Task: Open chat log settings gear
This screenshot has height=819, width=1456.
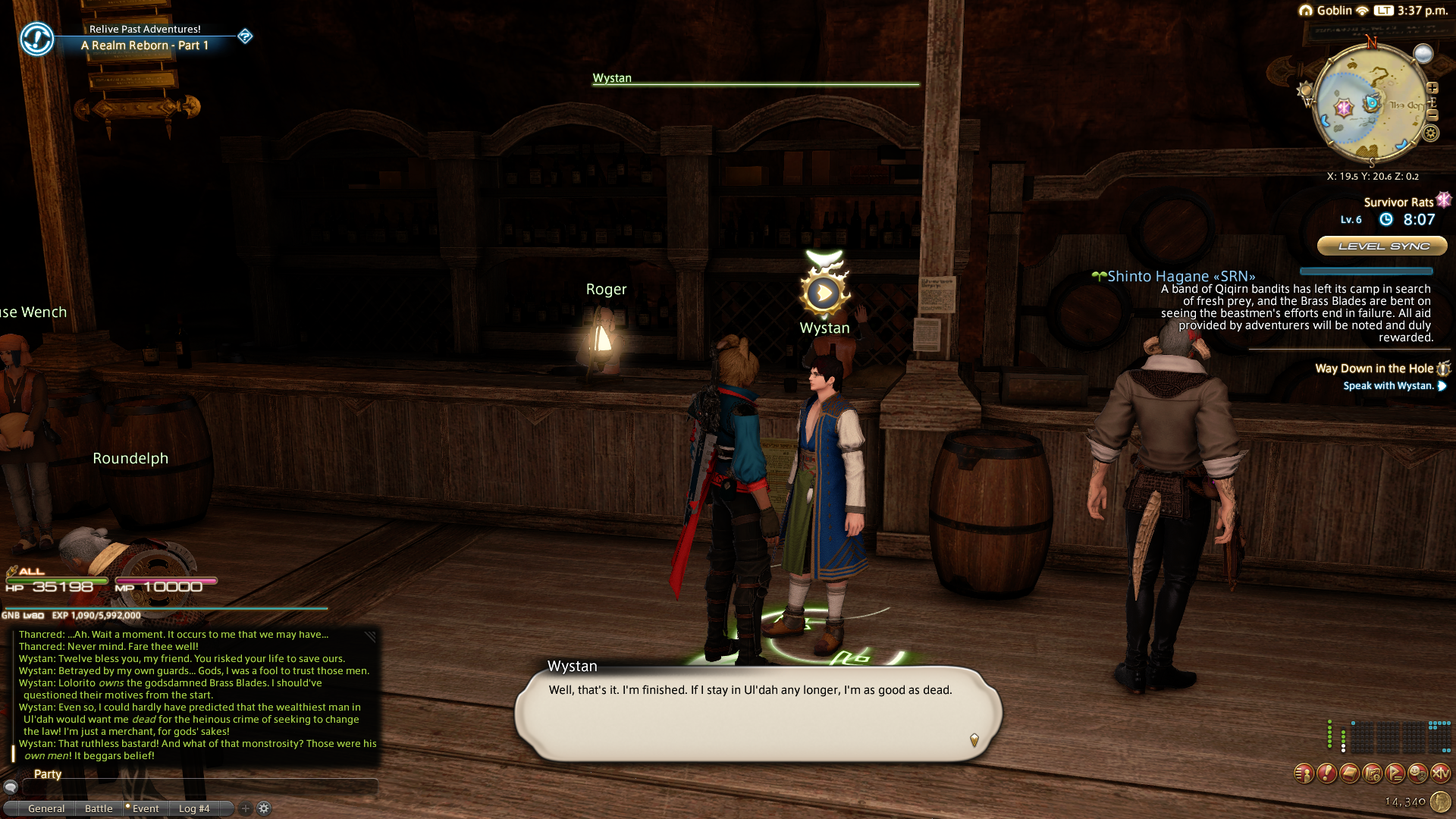Action: [264, 808]
